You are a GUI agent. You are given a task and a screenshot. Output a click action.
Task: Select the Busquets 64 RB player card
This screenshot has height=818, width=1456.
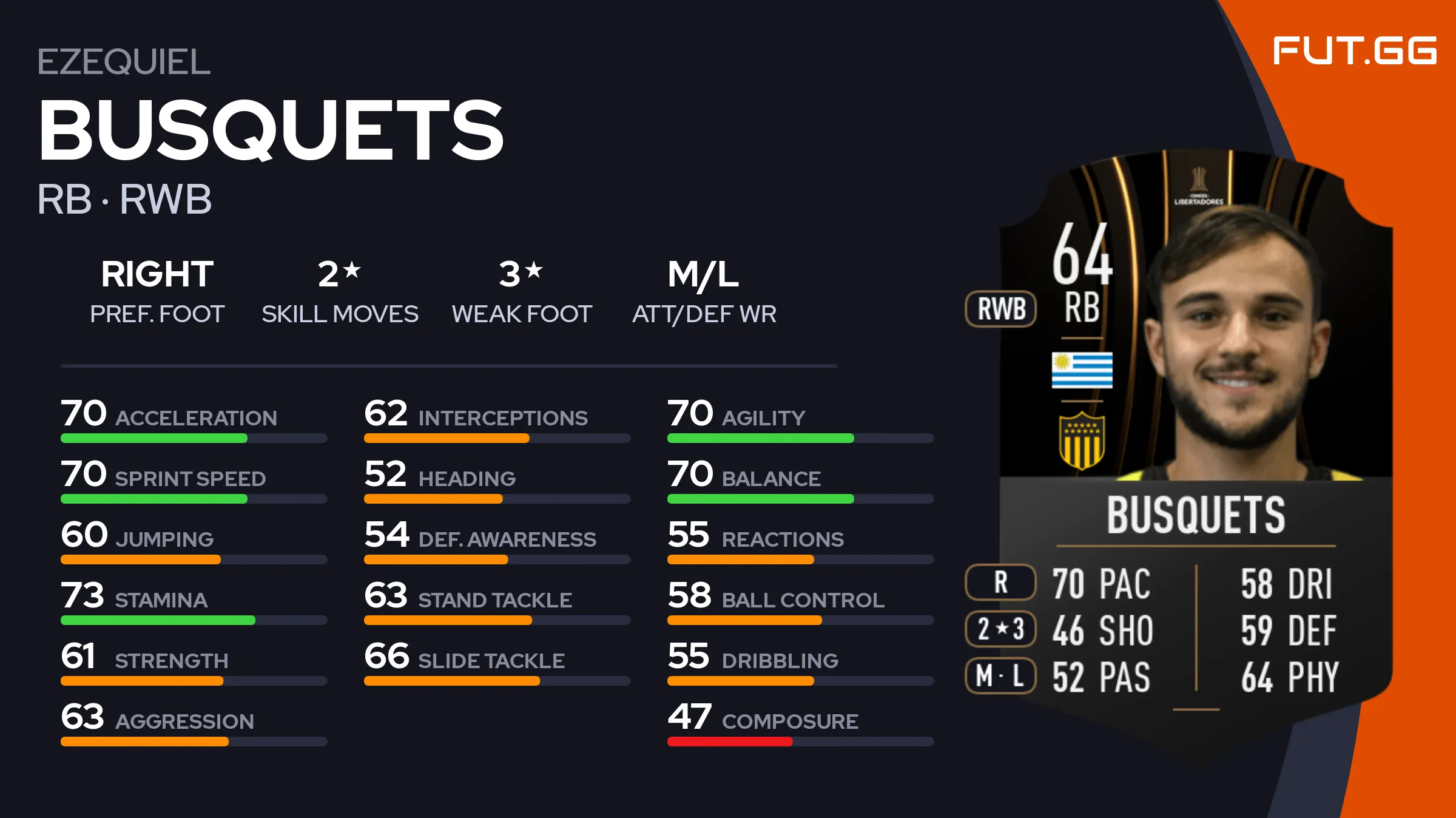click(x=1195, y=437)
